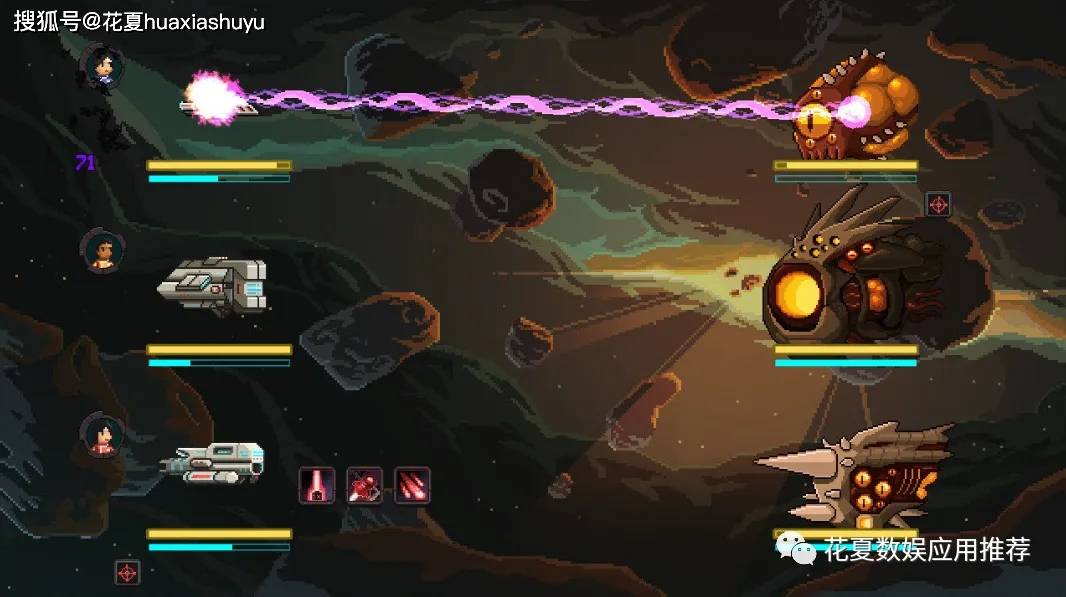Pick the pilot portrait wearing red

(103, 434)
